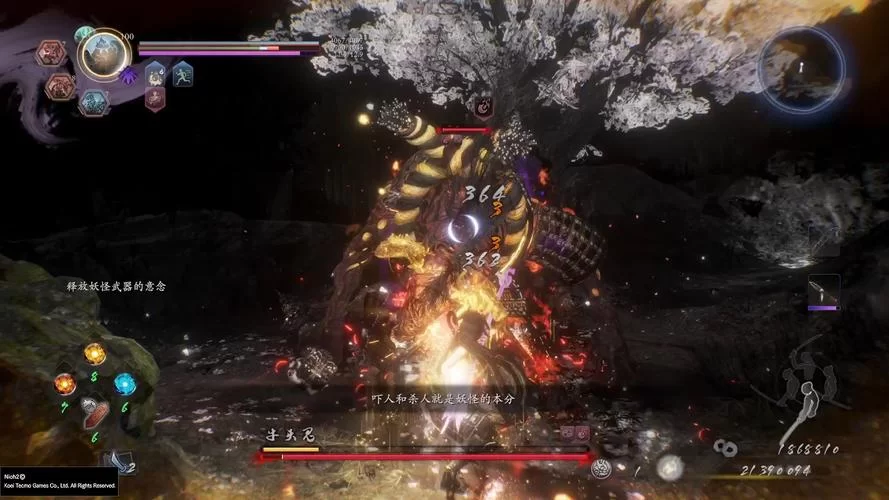Select the blade item with count 2
Screen dimensions: 889x500
118,460
